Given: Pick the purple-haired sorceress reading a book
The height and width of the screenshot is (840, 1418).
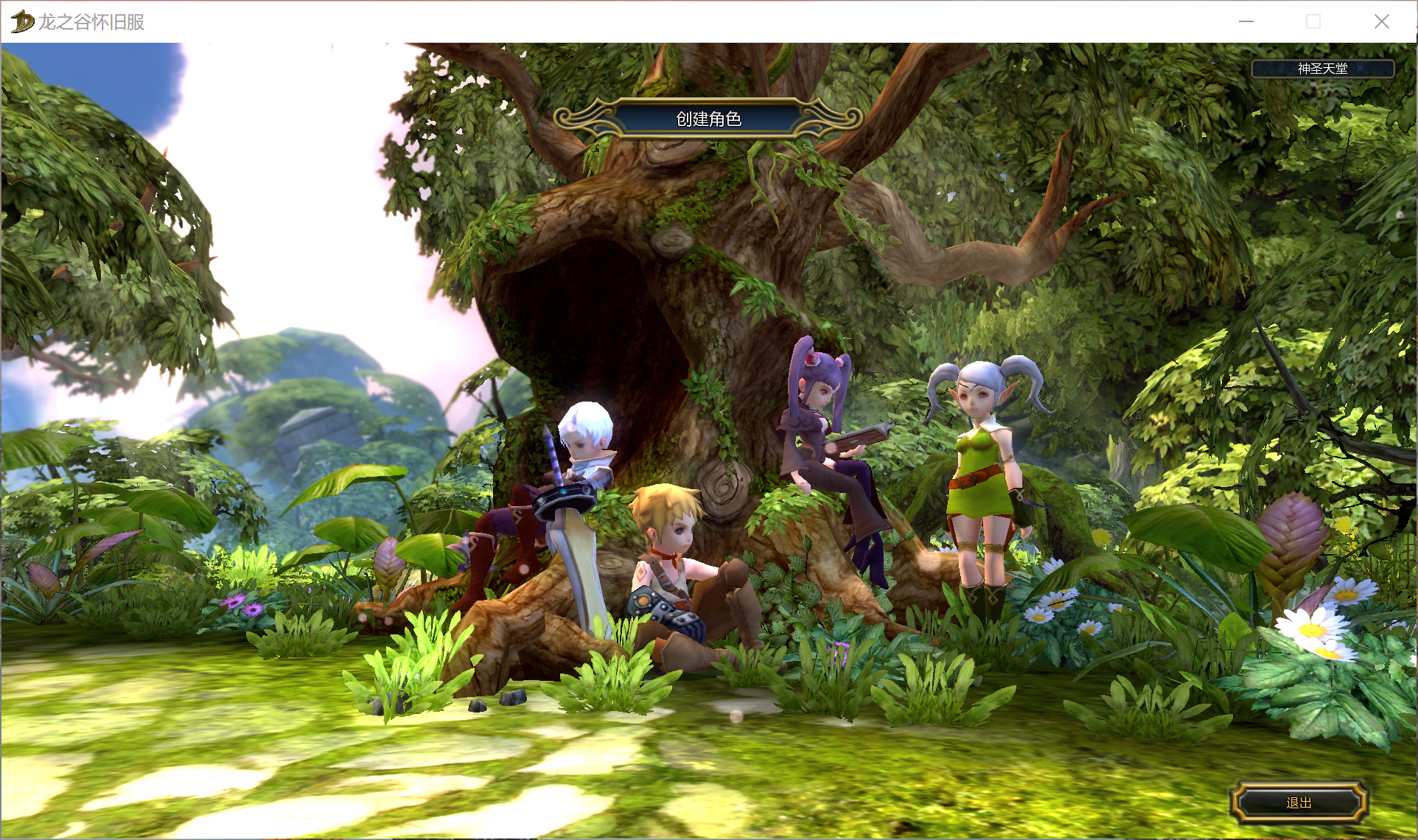Looking at the screenshot, I should click(825, 442).
